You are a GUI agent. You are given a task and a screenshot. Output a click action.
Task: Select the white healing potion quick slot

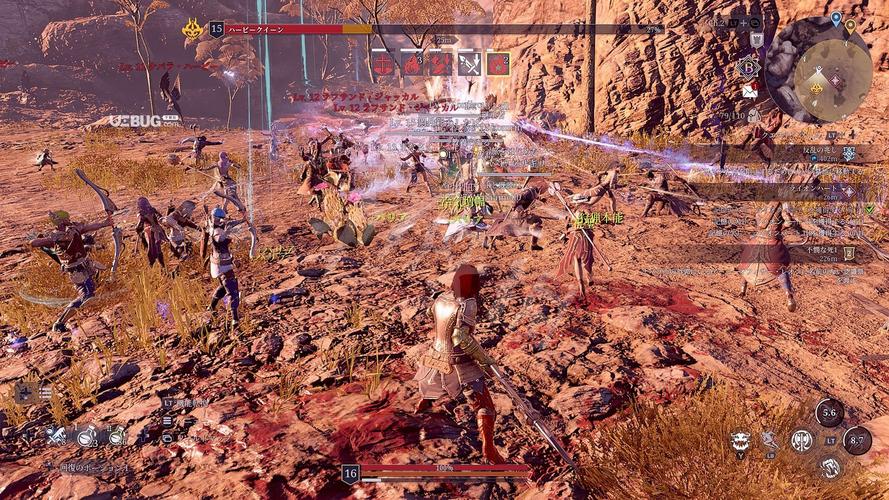[x=87, y=436]
